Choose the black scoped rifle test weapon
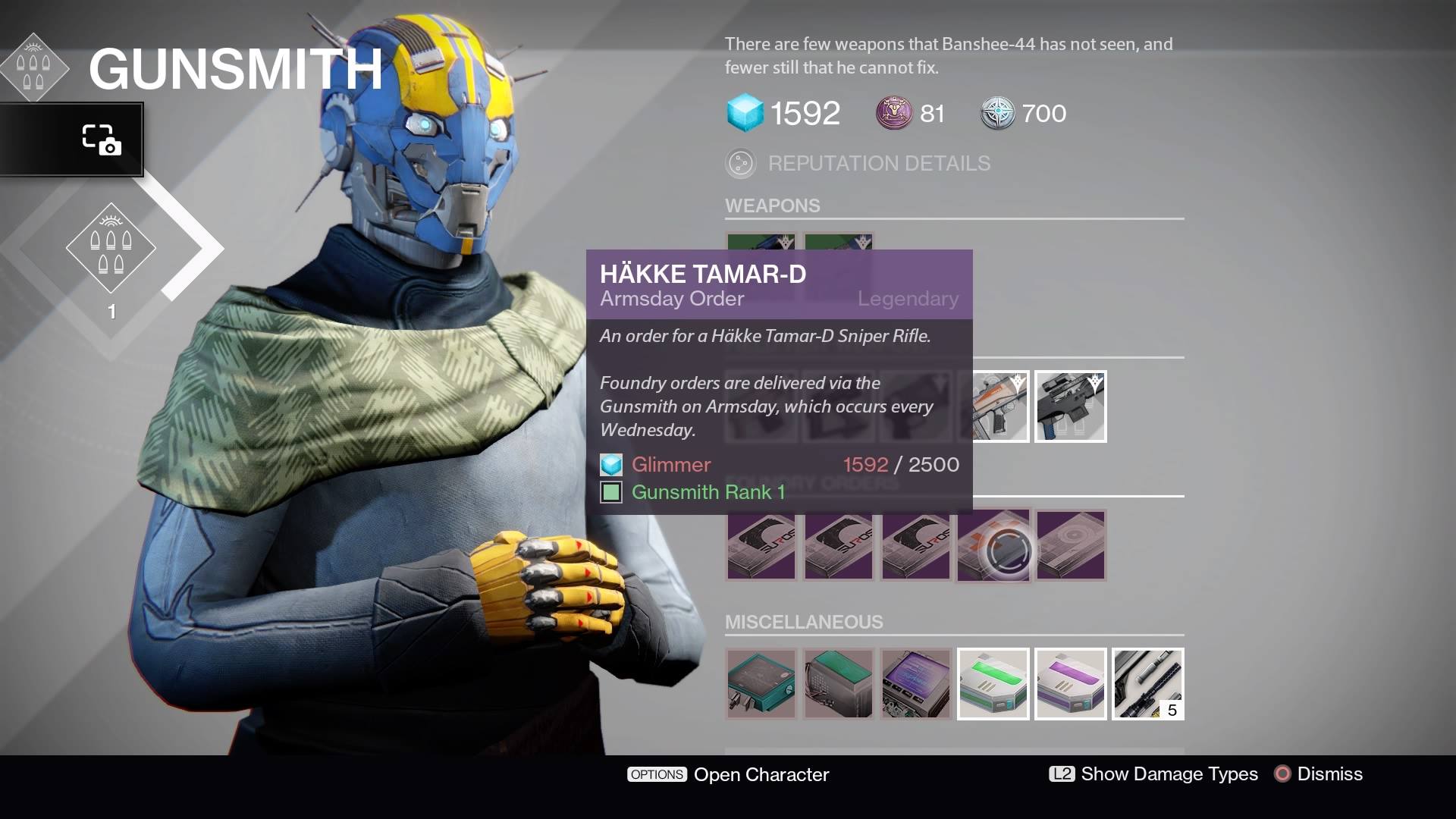This screenshot has height=819, width=1456. 1071,406
